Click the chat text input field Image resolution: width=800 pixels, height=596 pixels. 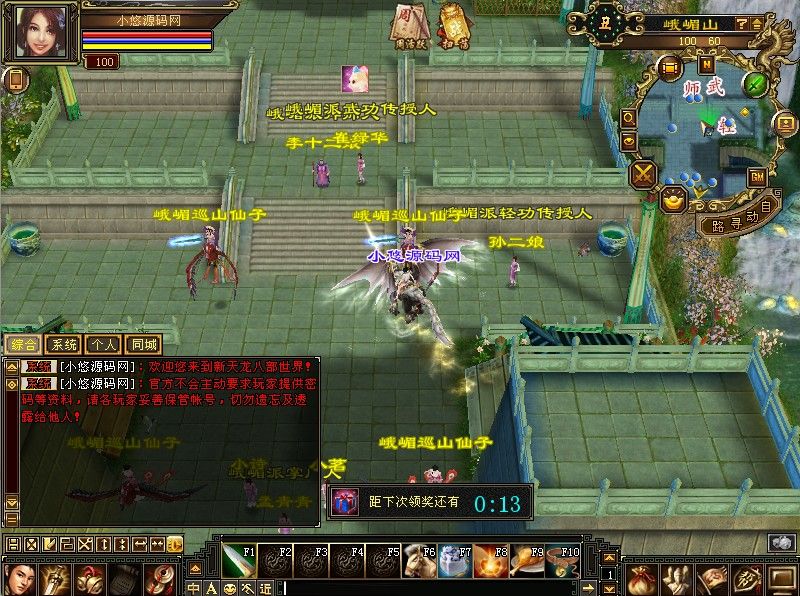(440, 588)
